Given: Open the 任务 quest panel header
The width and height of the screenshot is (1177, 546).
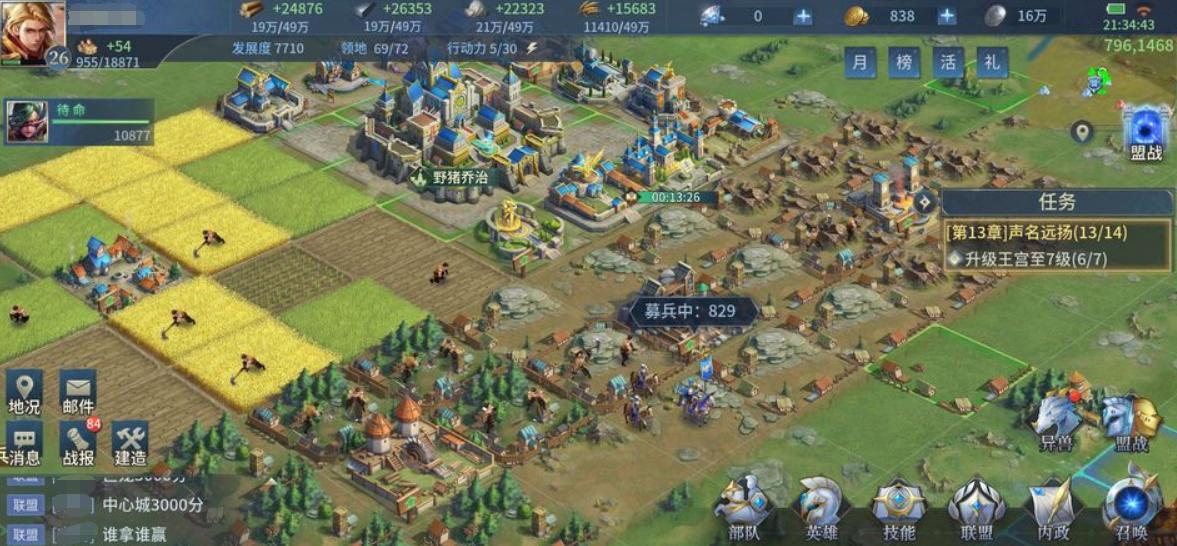Looking at the screenshot, I should (1056, 202).
